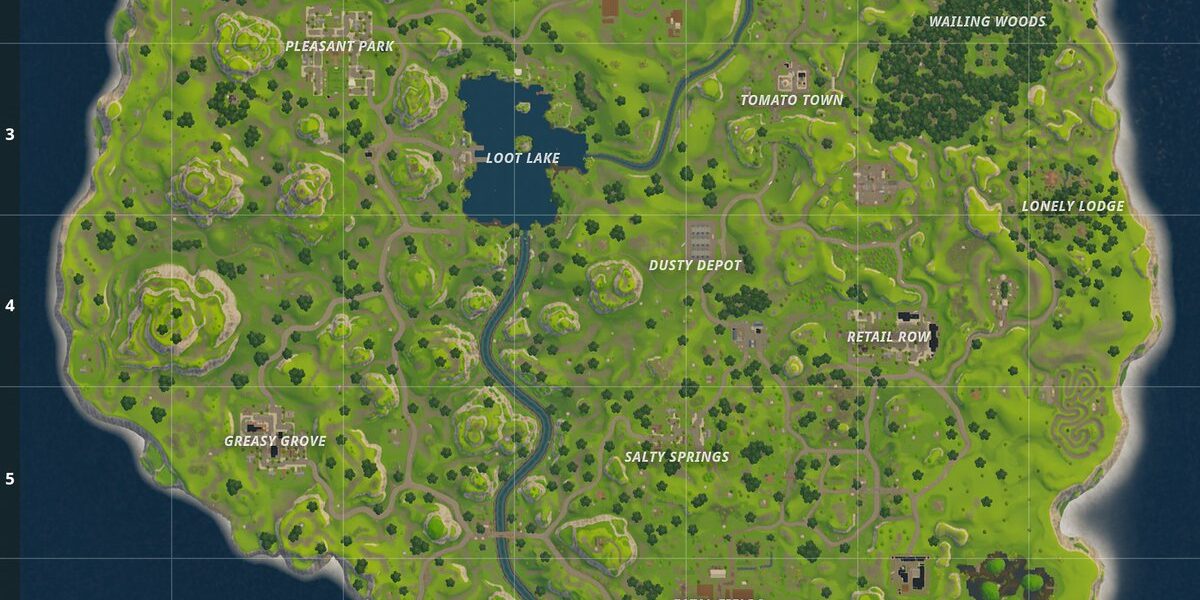Choose the Lonely Lodge map label
Image resolution: width=1200 pixels, height=600 pixels.
pos(1072,207)
